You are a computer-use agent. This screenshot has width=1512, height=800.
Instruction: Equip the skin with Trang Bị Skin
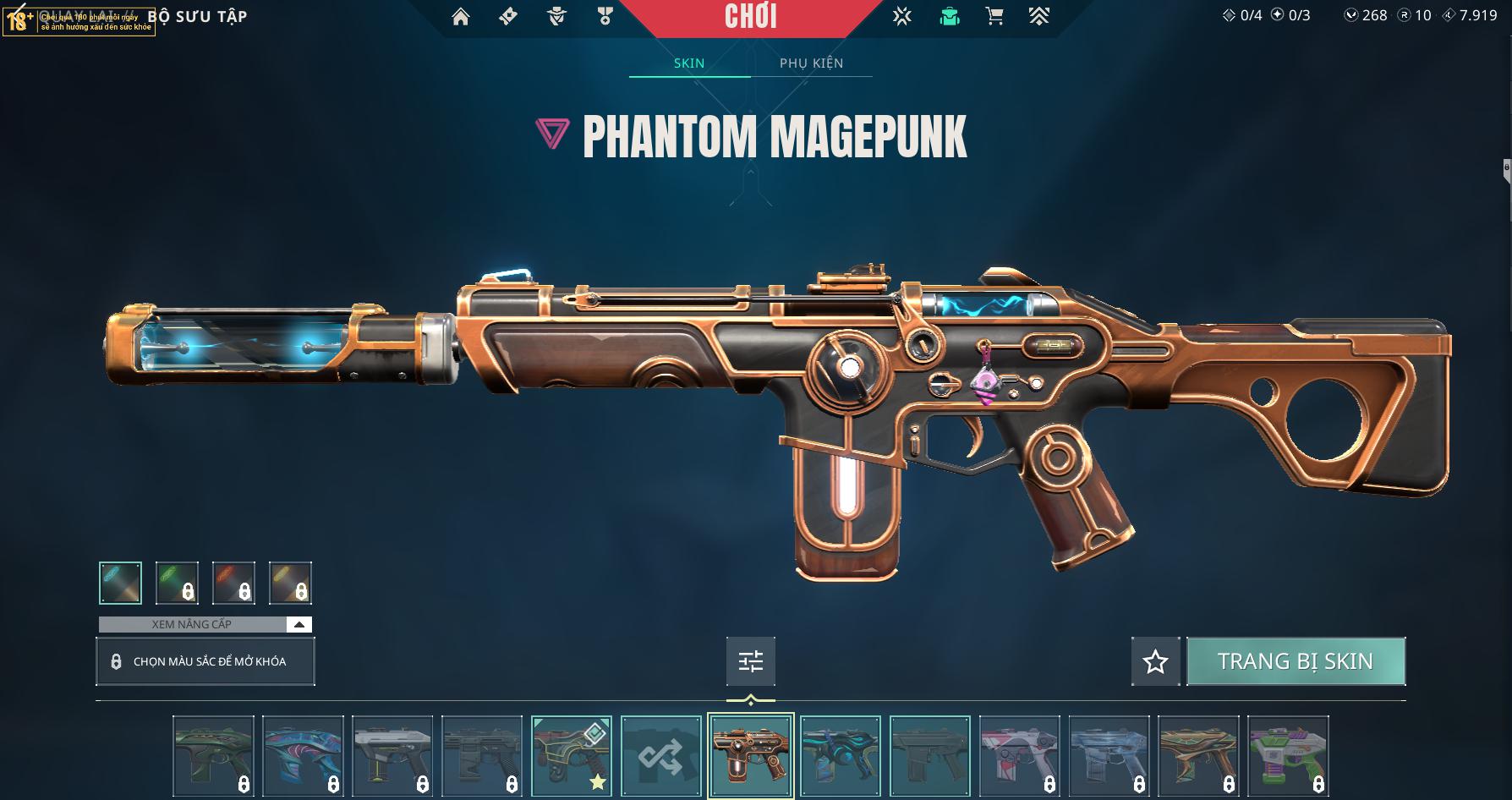tap(1295, 661)
